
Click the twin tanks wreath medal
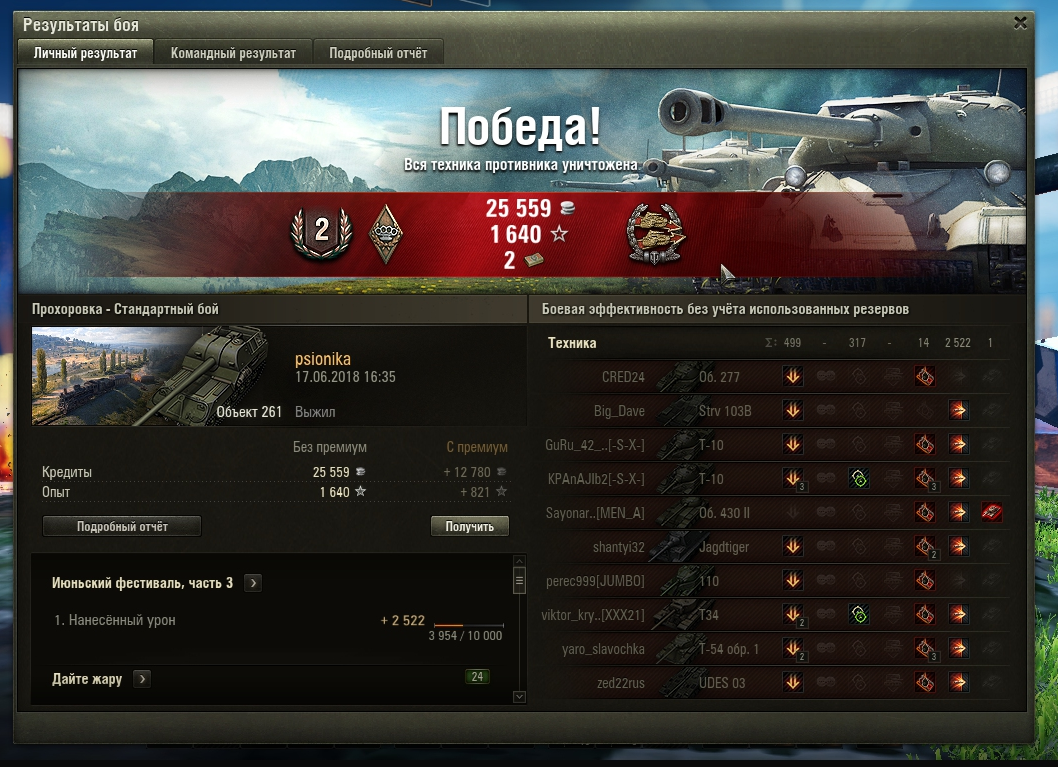click(x=655, y=234)
